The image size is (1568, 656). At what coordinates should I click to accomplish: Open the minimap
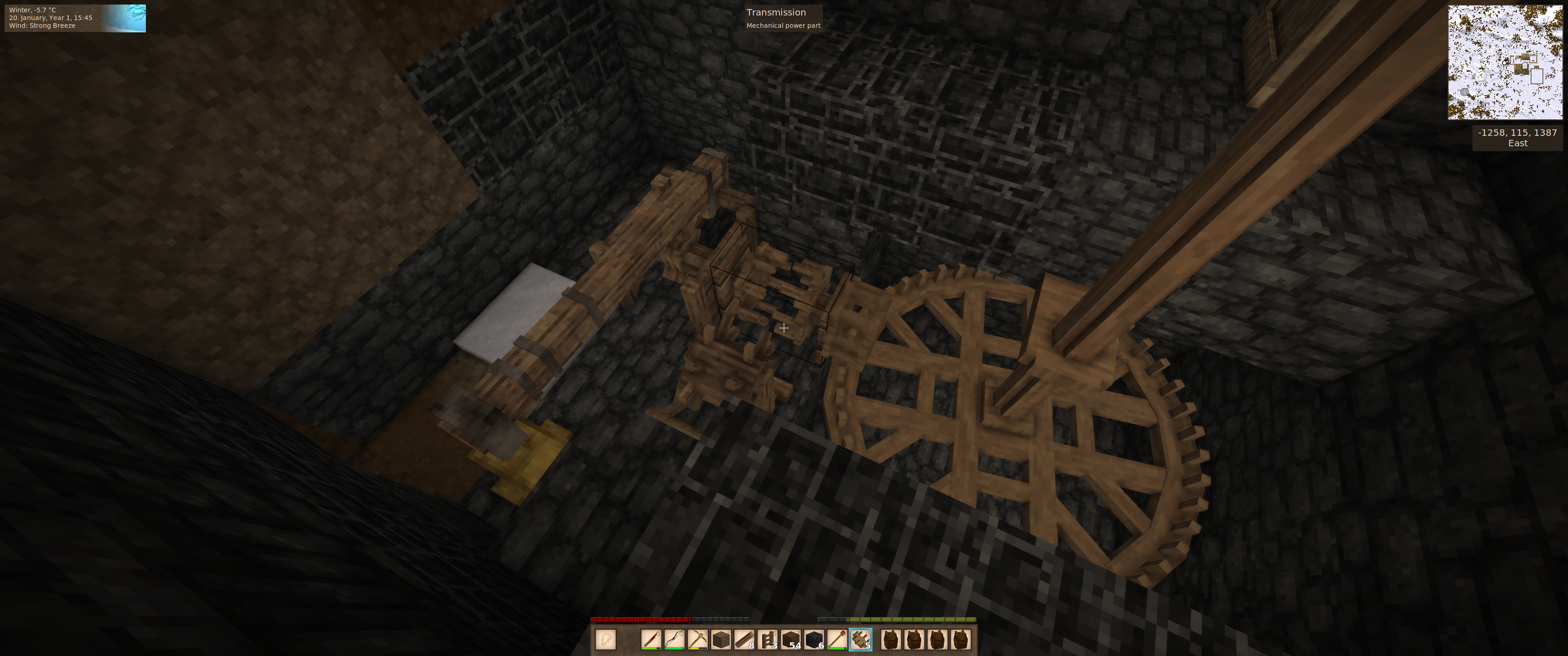coord(1505,62)
